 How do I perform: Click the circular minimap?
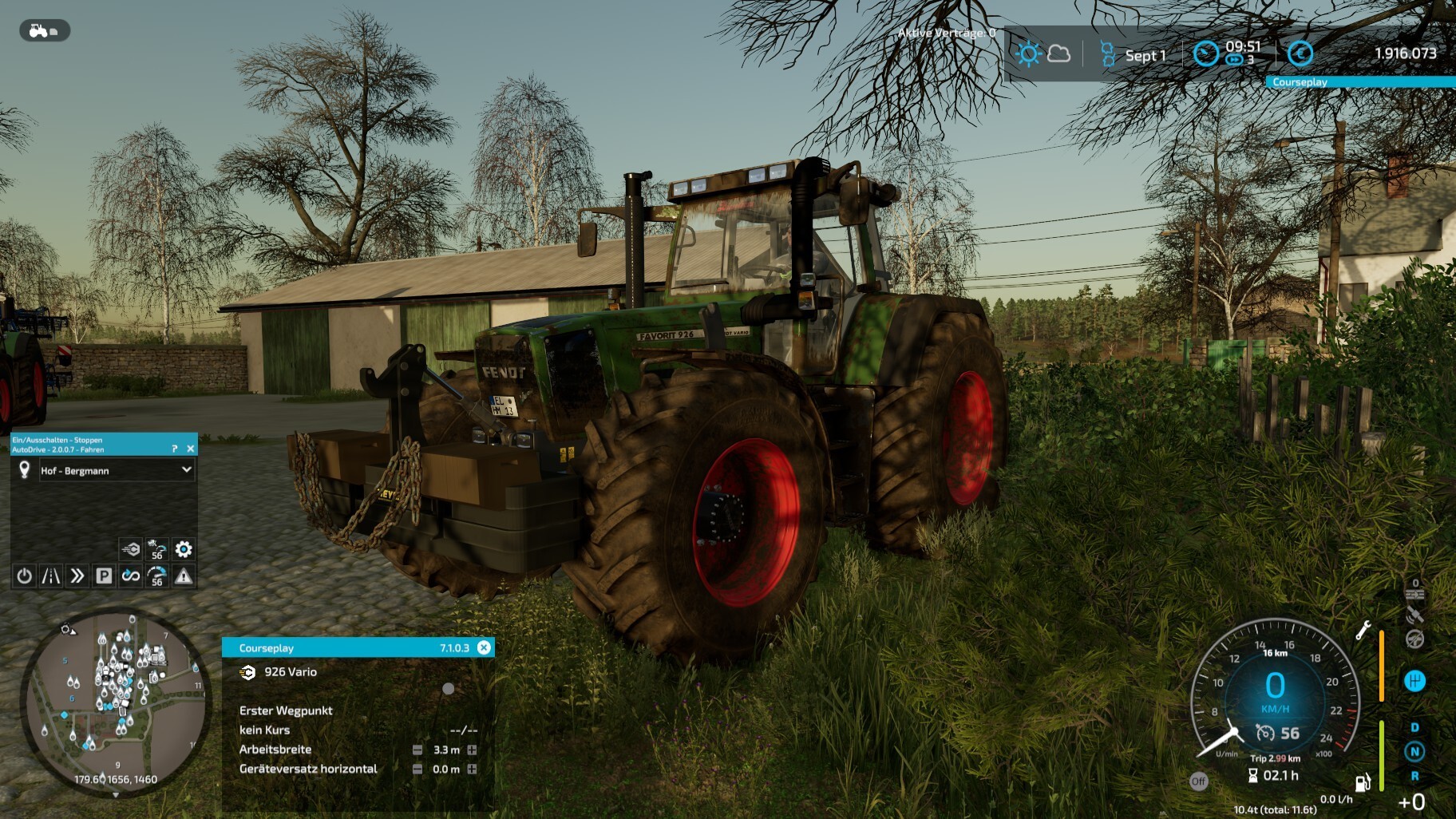pos(116,702)
